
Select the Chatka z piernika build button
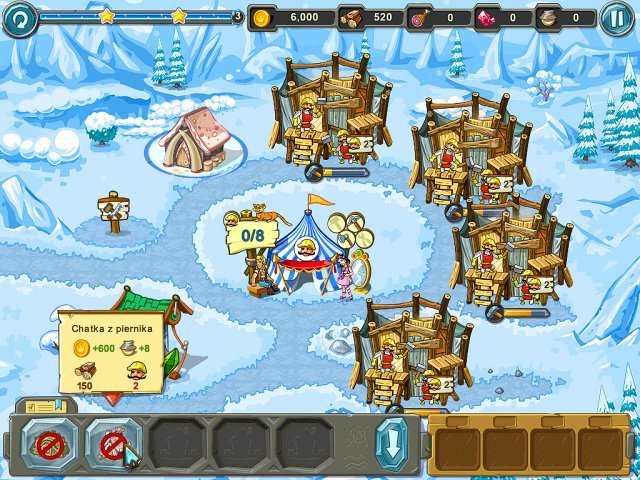tap(113, 444)
